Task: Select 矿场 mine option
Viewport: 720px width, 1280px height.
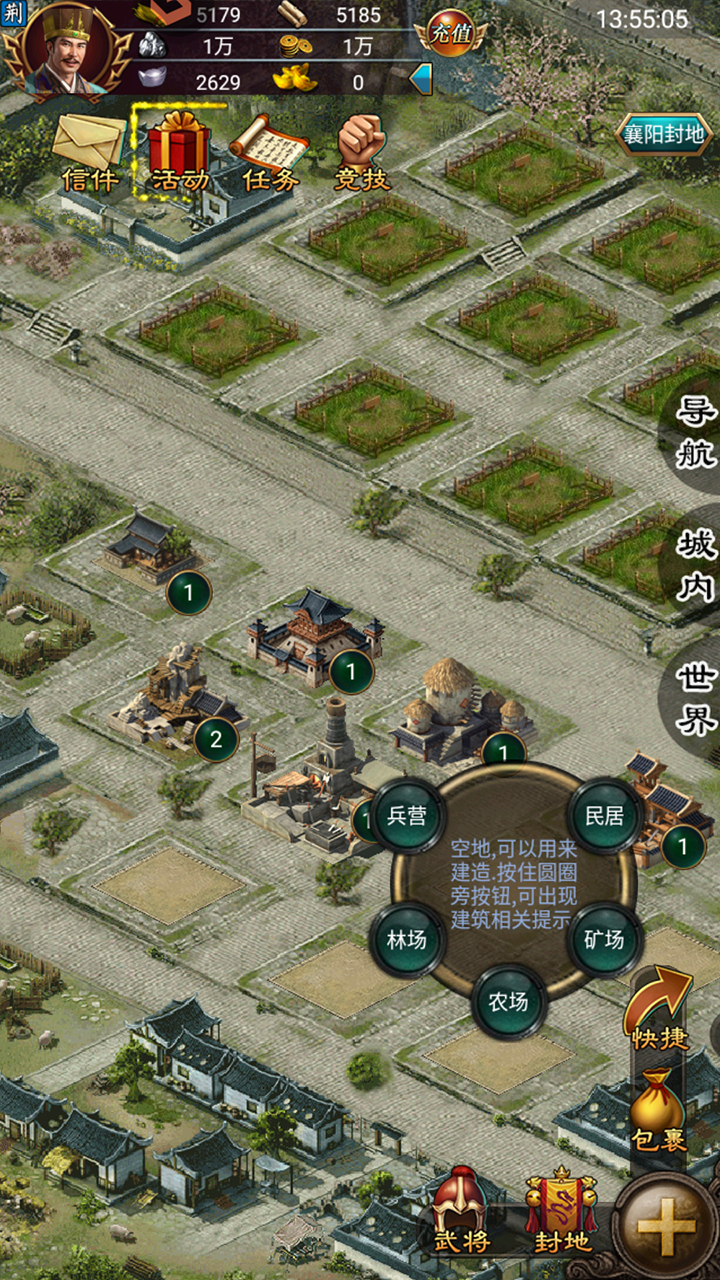Action: click(604, 939)
